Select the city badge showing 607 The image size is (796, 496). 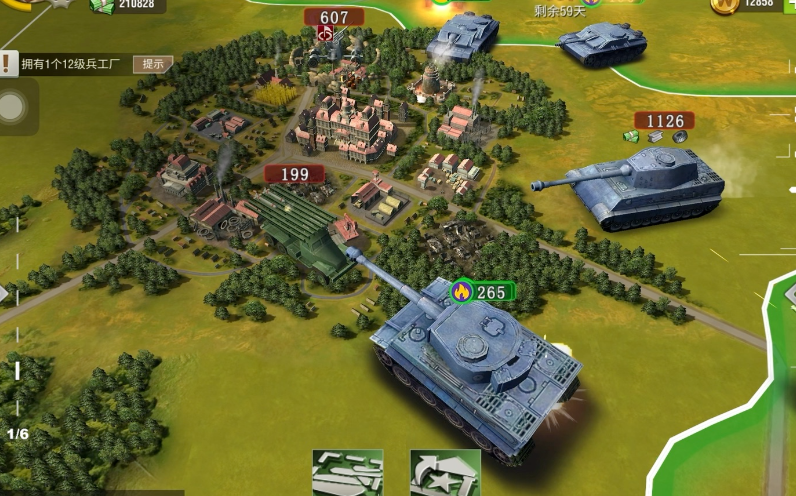(334, 18)
